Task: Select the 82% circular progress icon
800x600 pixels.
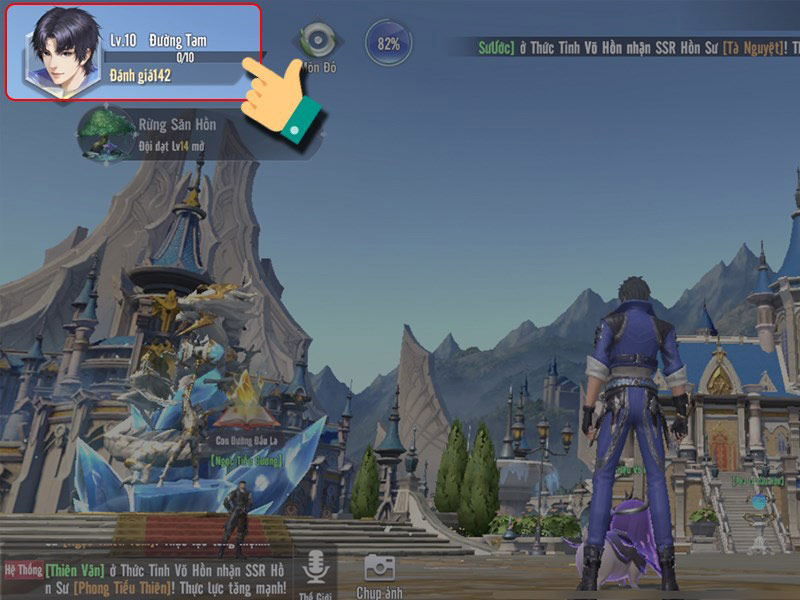Action: (388, 44)
